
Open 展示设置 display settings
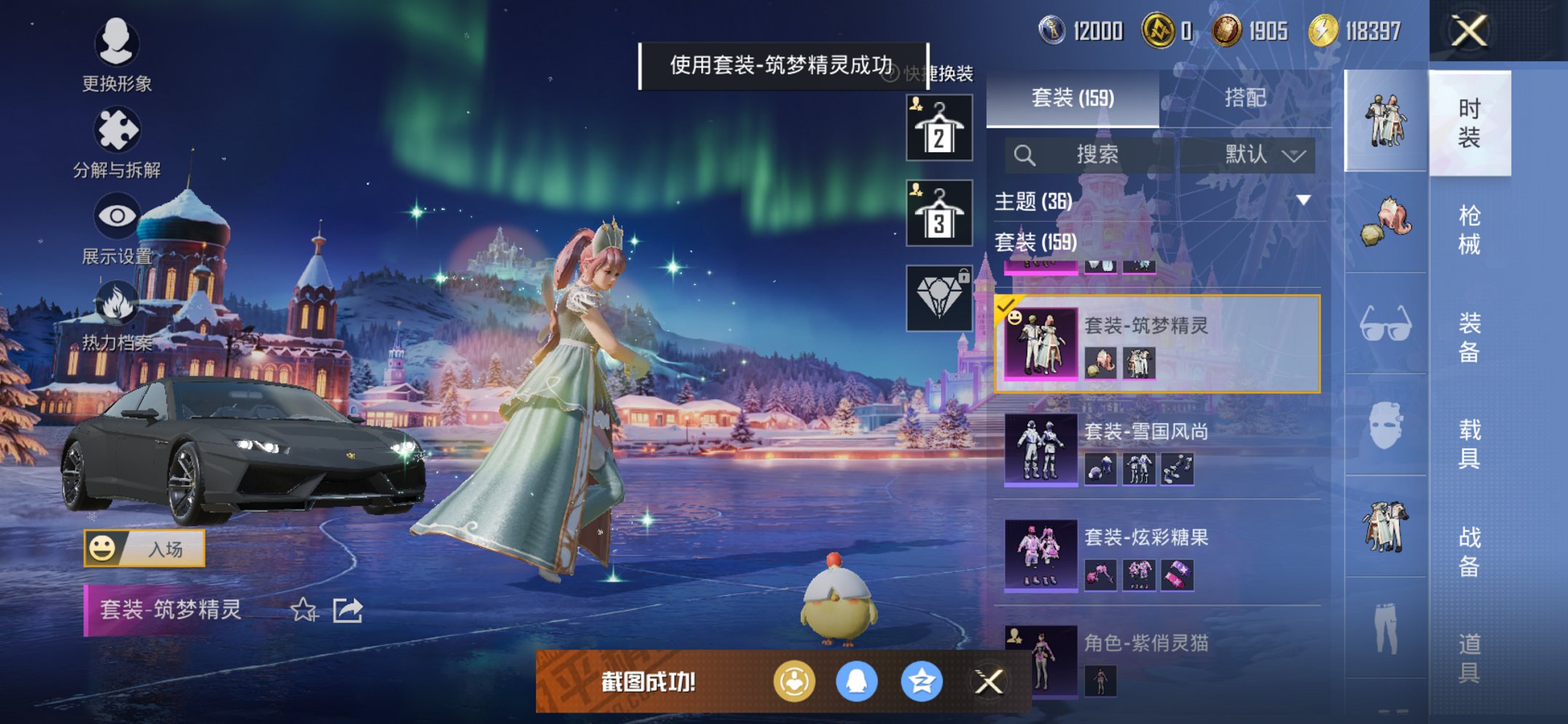click(x=117, y=216)
